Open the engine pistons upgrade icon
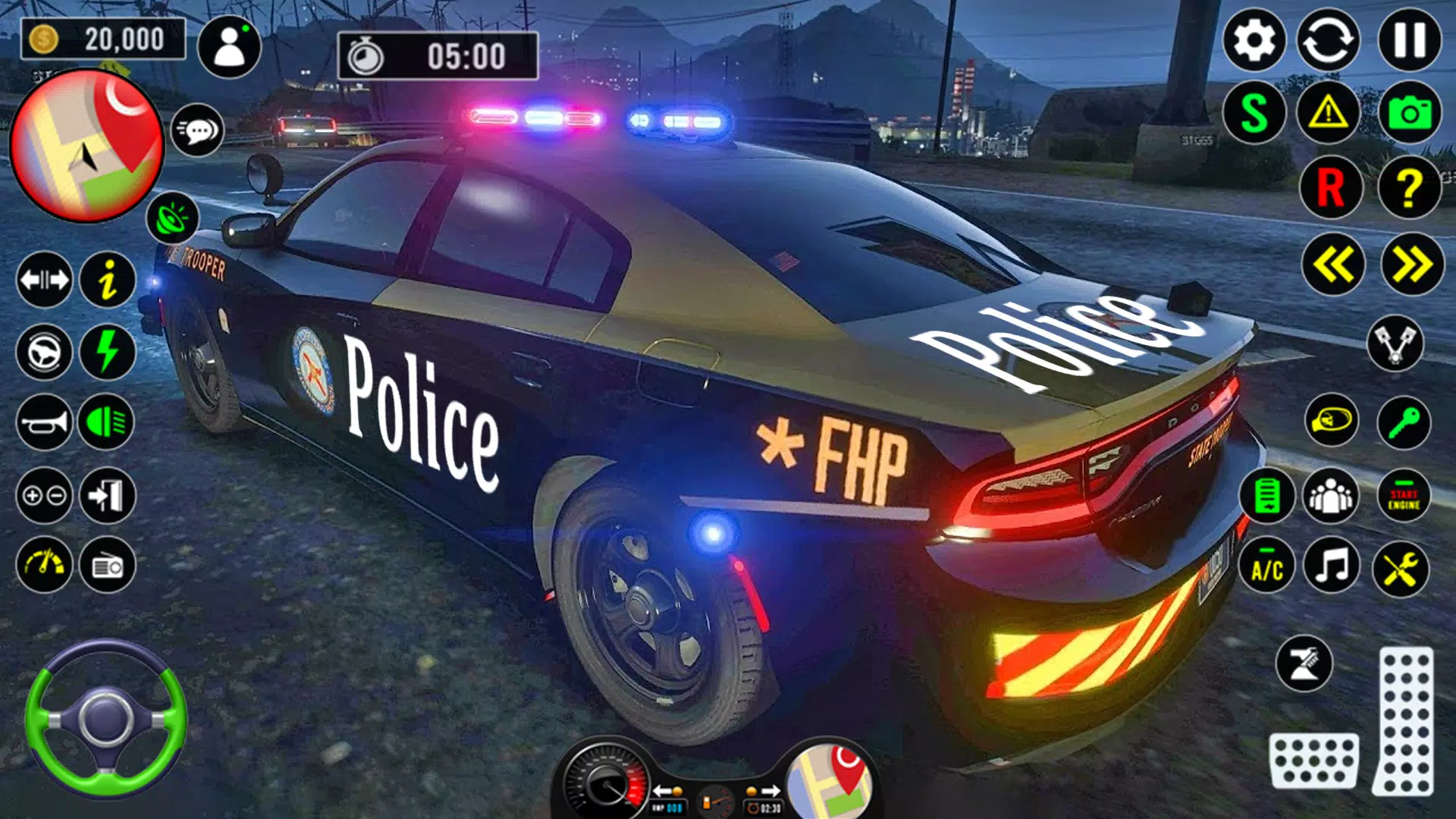 point(1395,343)
